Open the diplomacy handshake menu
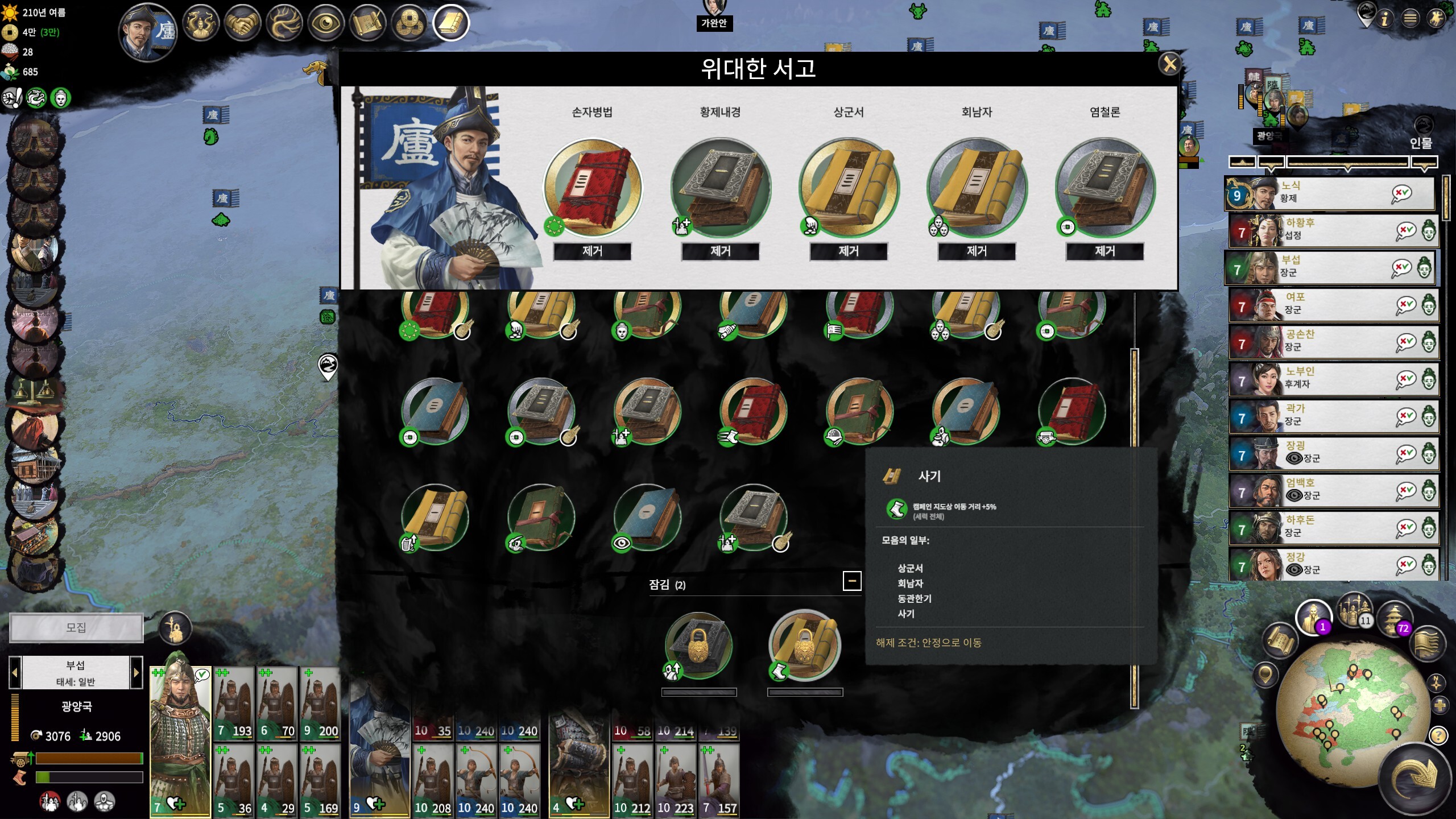The height and width of the screenshot is (819, 1456). tap(242, 24)
